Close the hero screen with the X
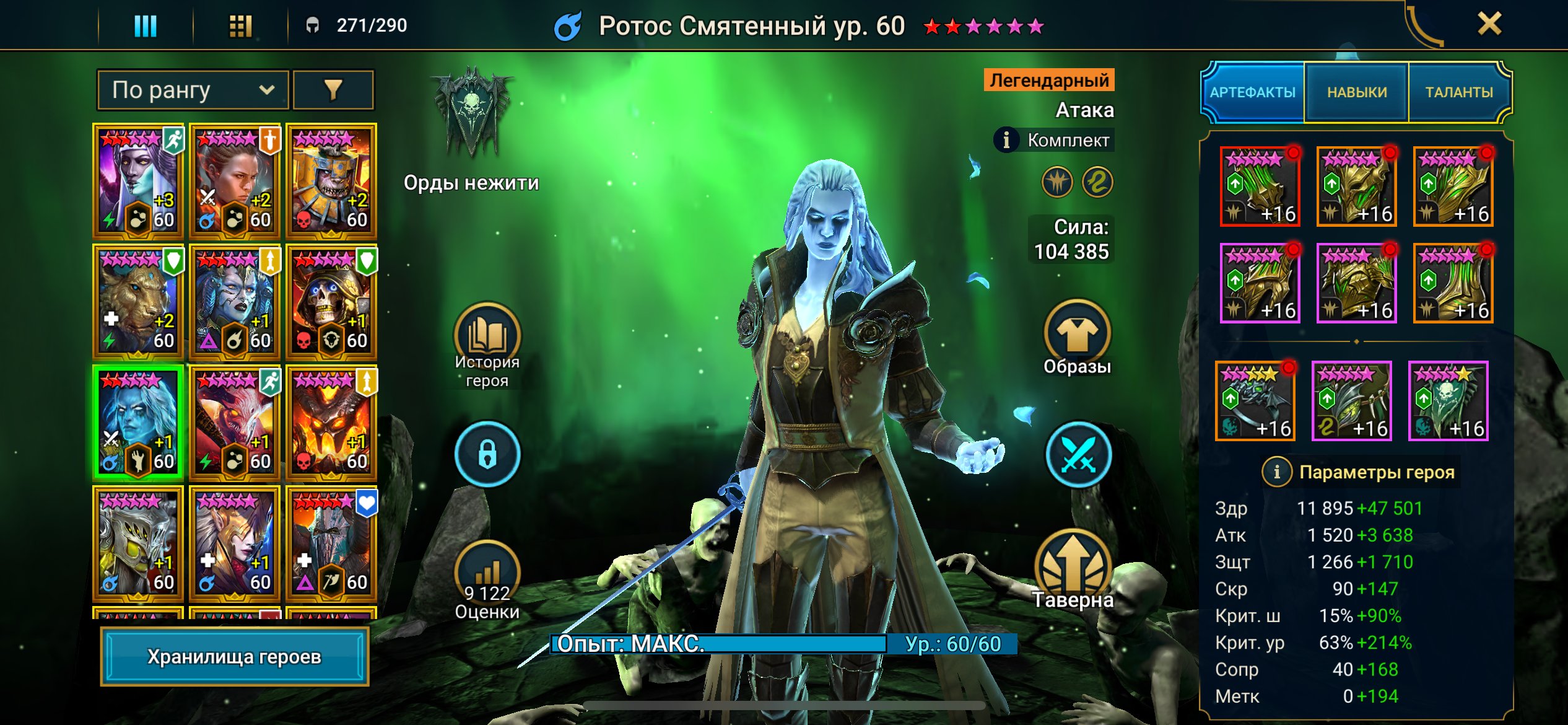The width and height of the screenshot is (1568, 725). coord(1489,25)
